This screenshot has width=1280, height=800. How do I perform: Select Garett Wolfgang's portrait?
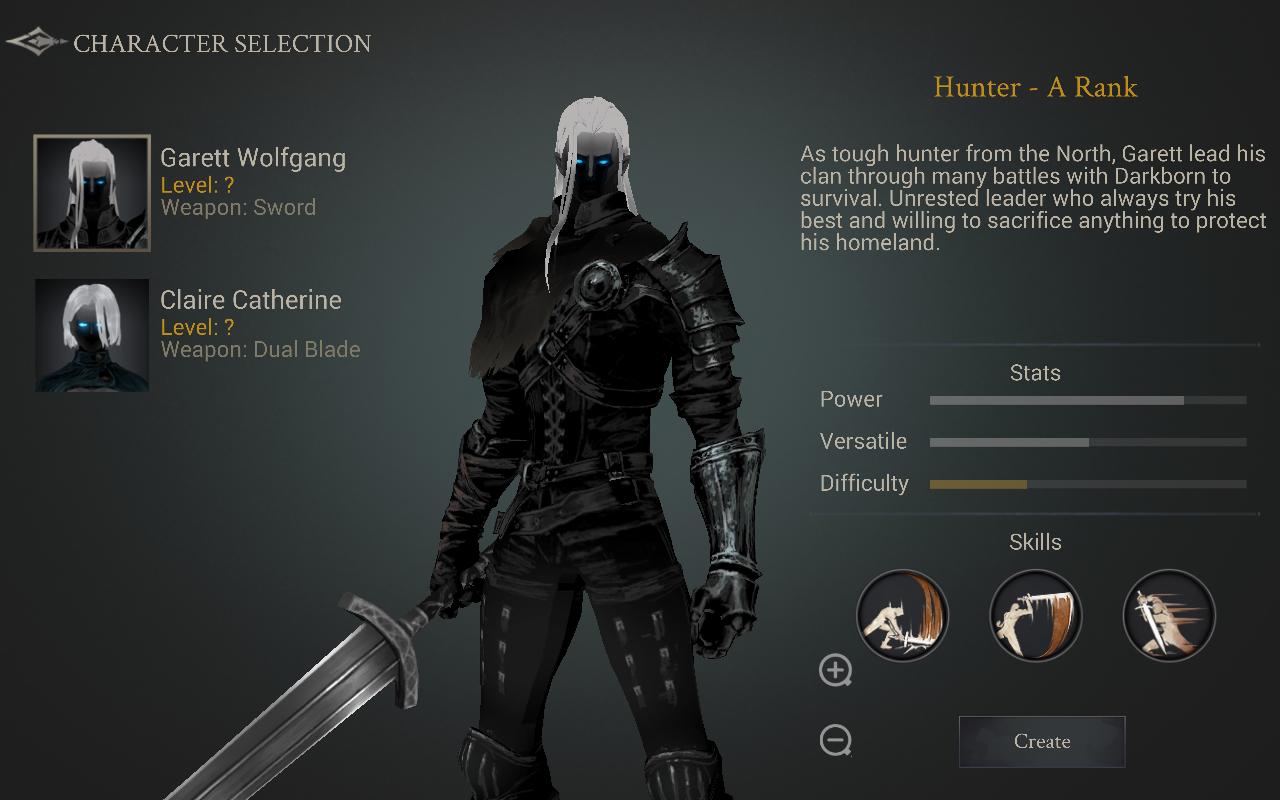92,193
